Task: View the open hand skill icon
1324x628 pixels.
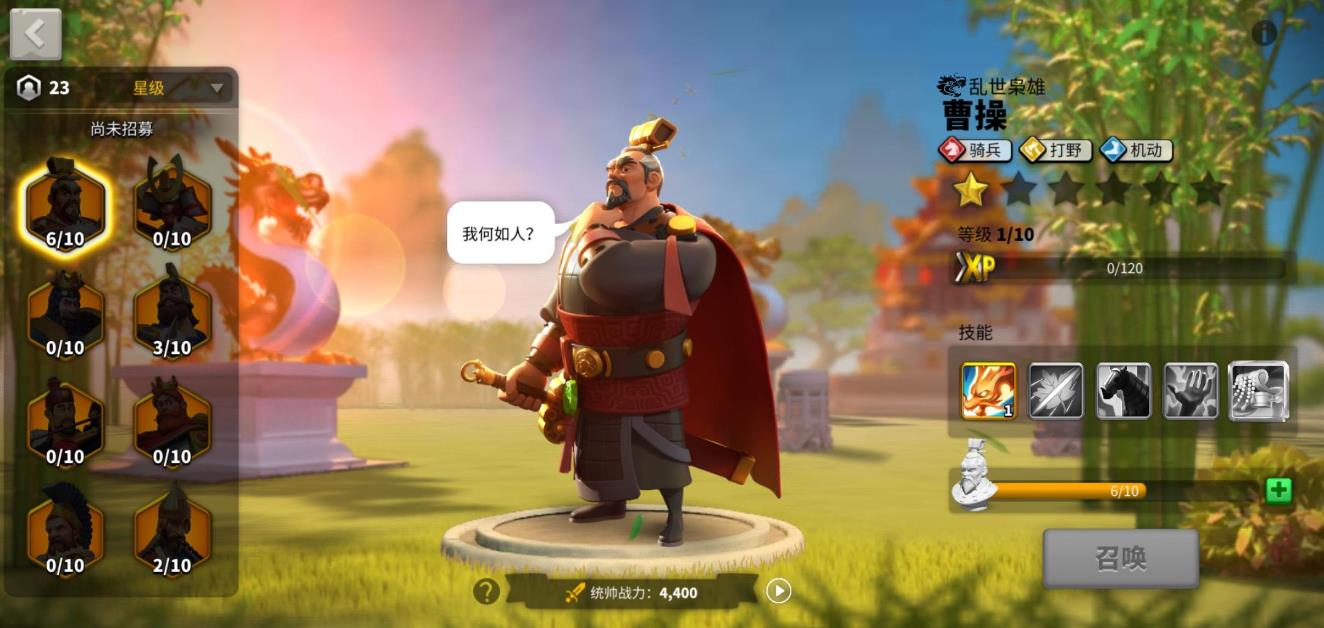Action: click(x=1190, y=391)
